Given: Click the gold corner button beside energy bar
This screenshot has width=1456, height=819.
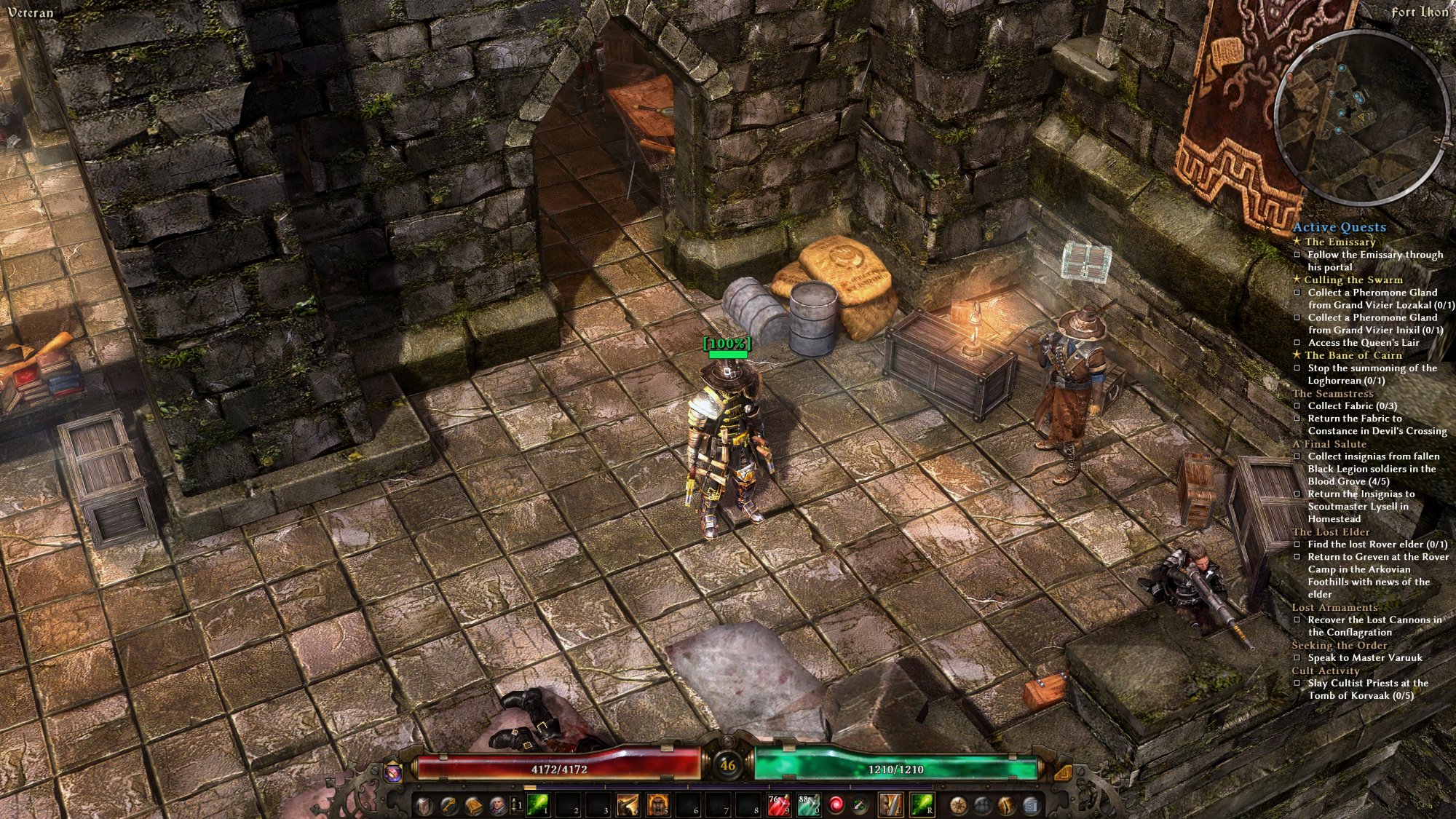Looking at the screenshot, I should pos(1062,772).
